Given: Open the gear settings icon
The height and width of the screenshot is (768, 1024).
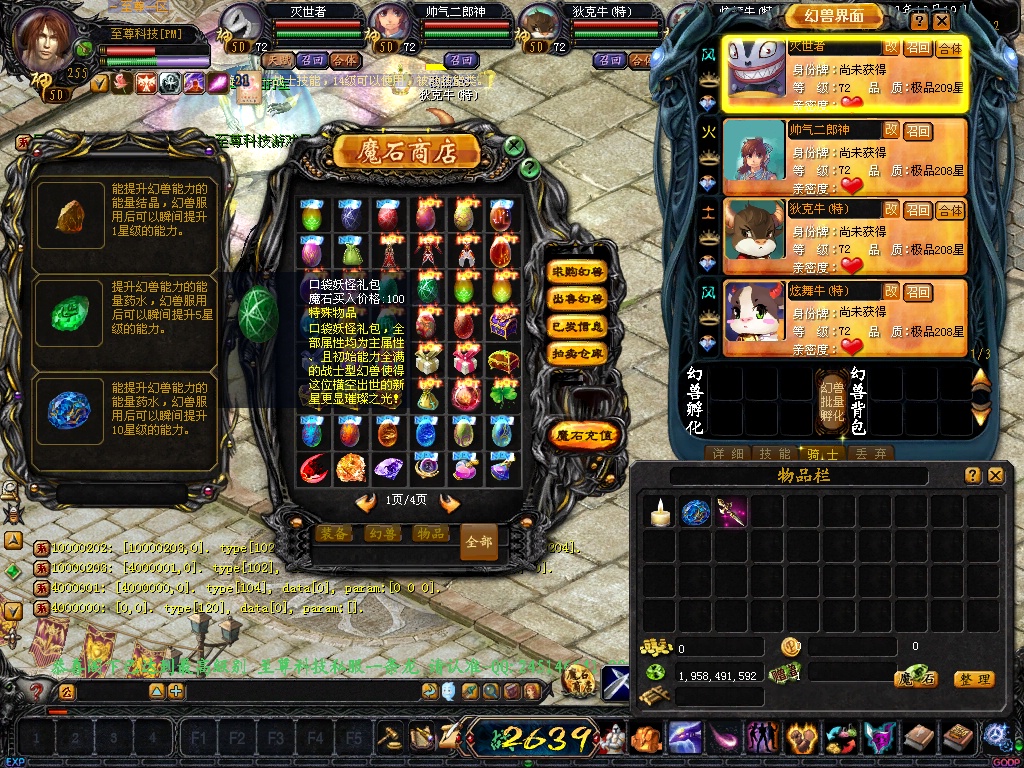Looking at the screenshot, I should (995, 737).
